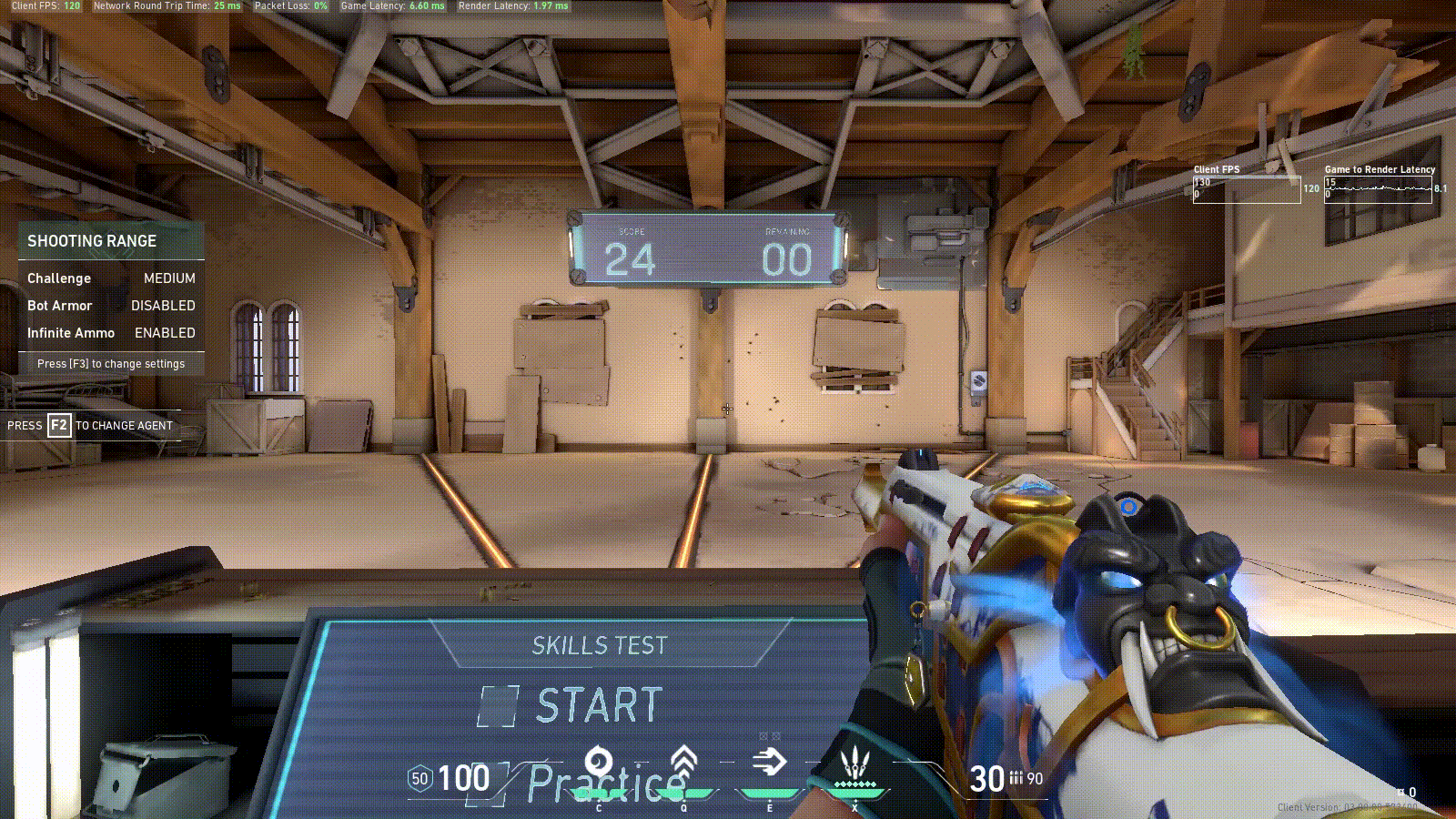Screen dimensions: 1456x819
Task: Click the armor shield icon beside 100
Action: pos(420,779)
